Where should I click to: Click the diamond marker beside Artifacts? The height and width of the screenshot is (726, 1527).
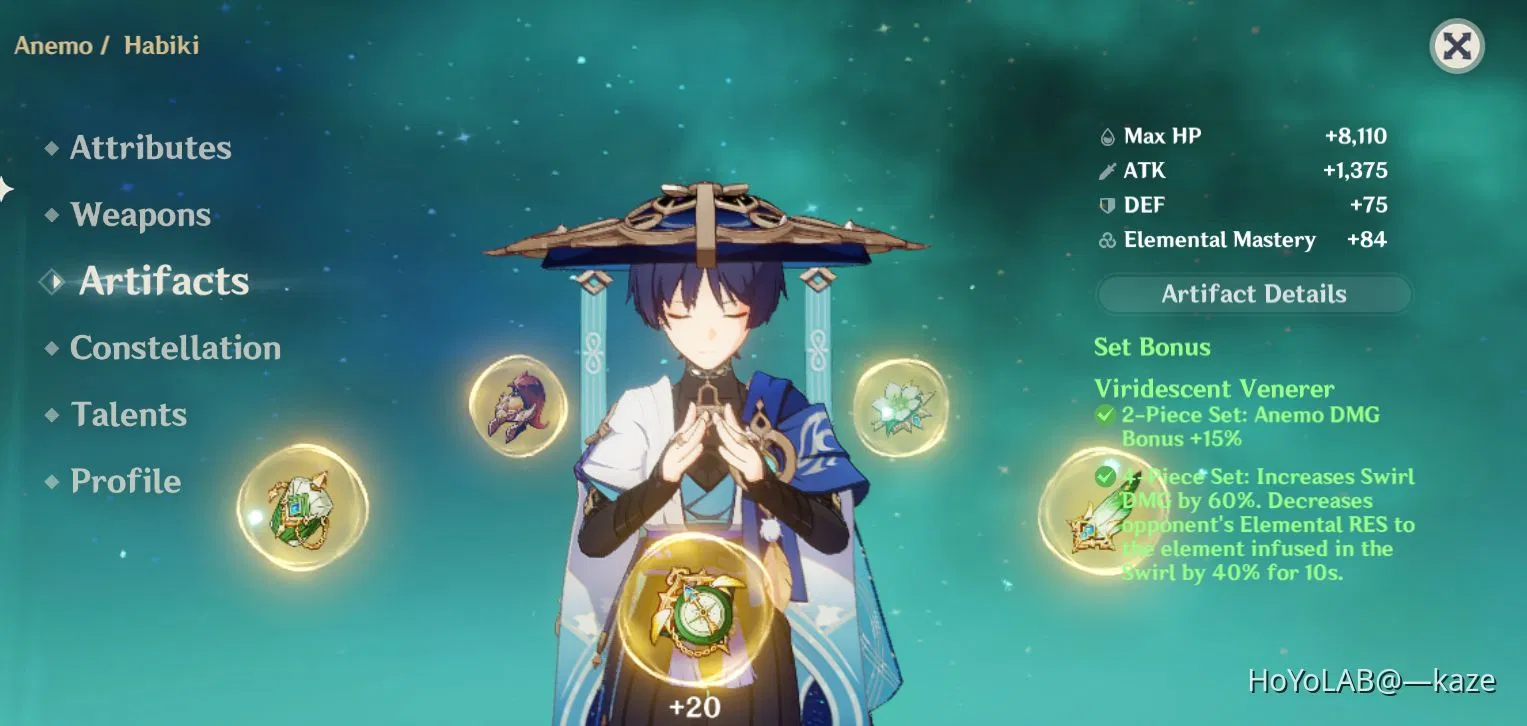52,281
